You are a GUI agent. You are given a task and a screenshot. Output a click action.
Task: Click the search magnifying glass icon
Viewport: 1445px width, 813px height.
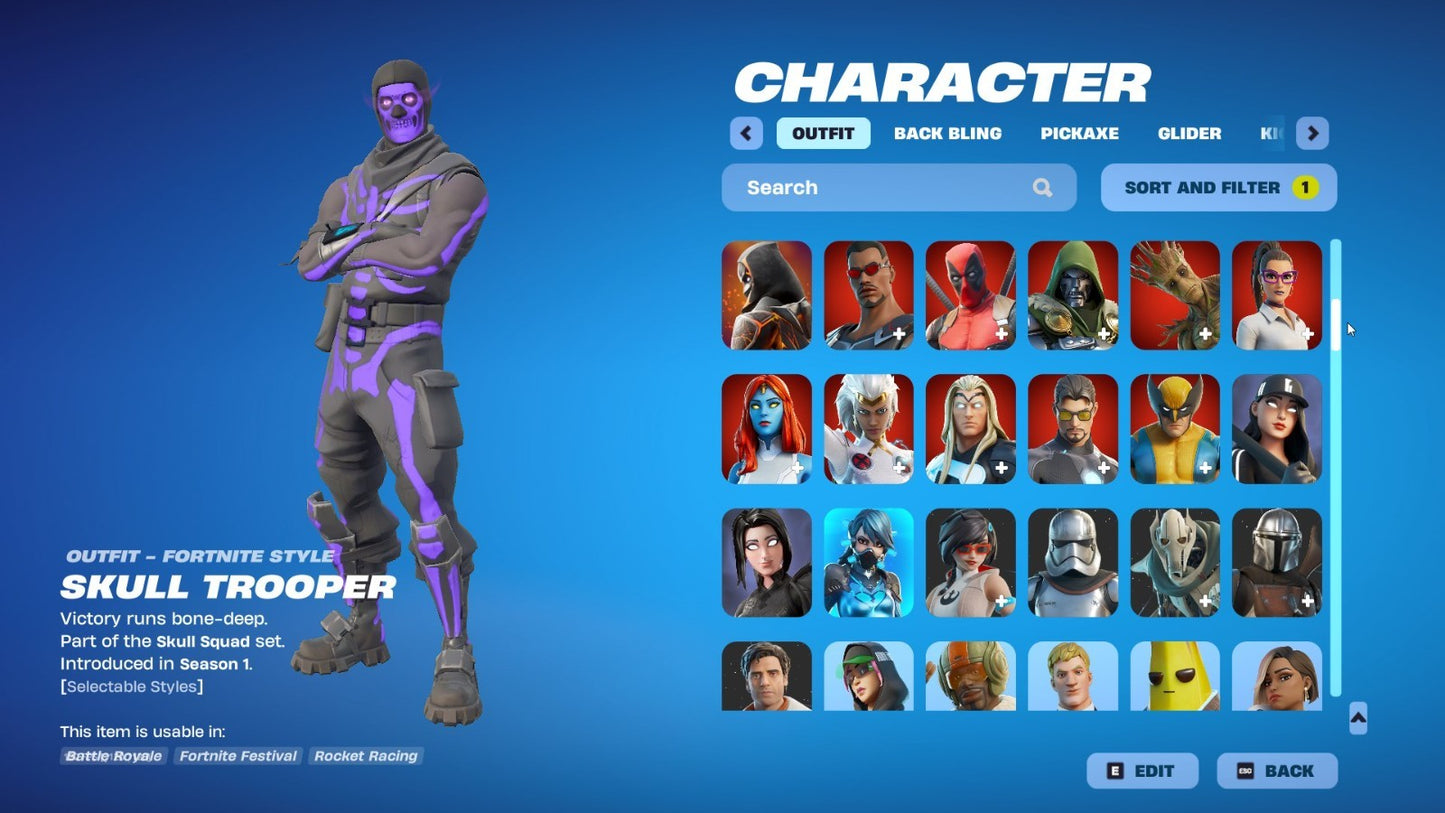[1042, 187]
